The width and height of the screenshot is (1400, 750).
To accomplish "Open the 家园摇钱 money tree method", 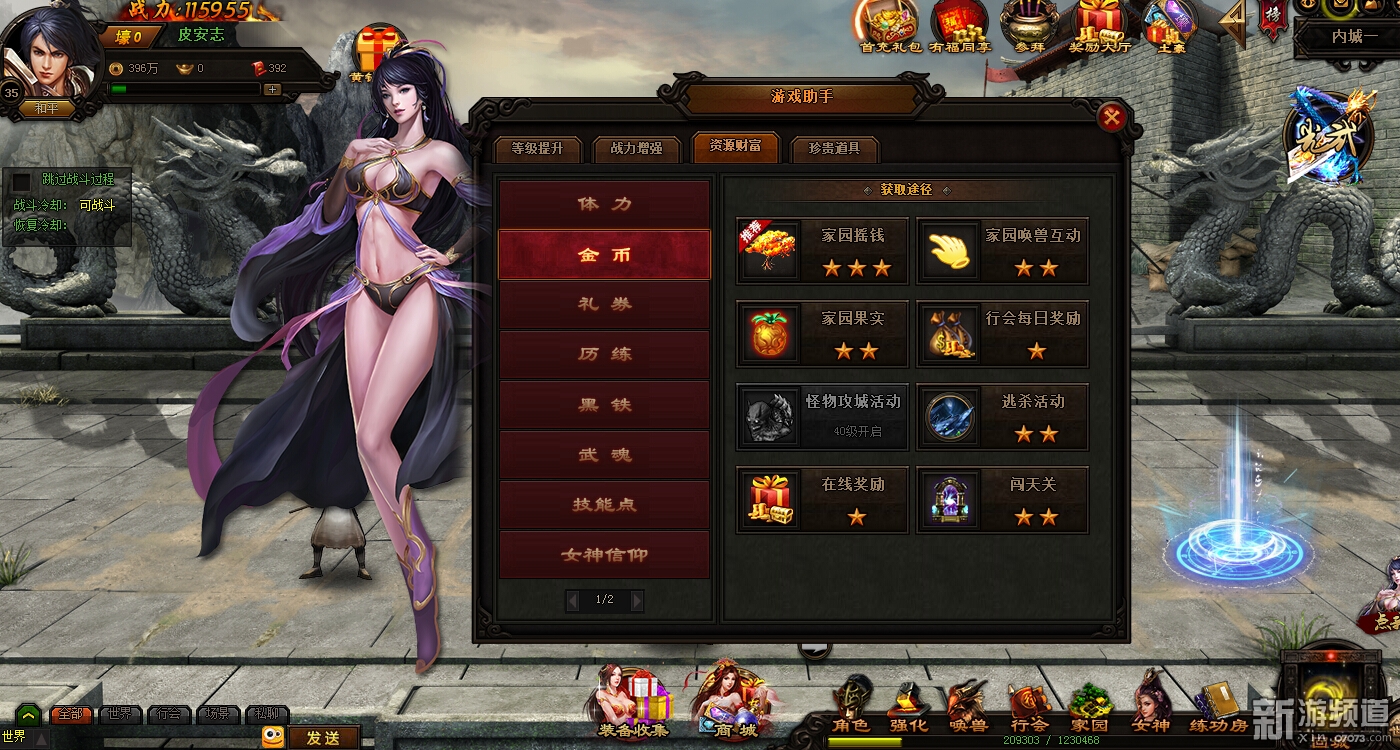I will point(822,251).
